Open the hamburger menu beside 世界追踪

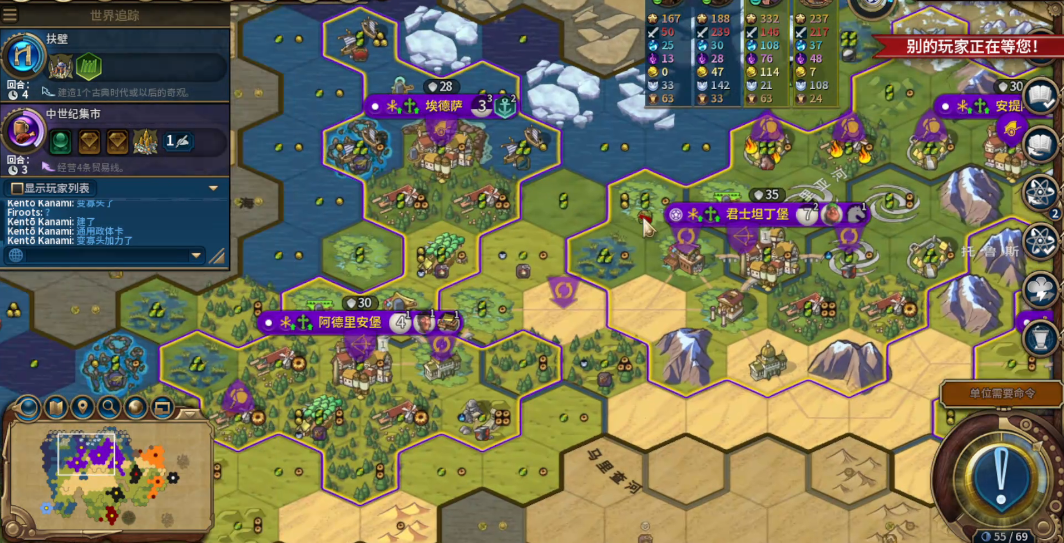coord(10,14)
